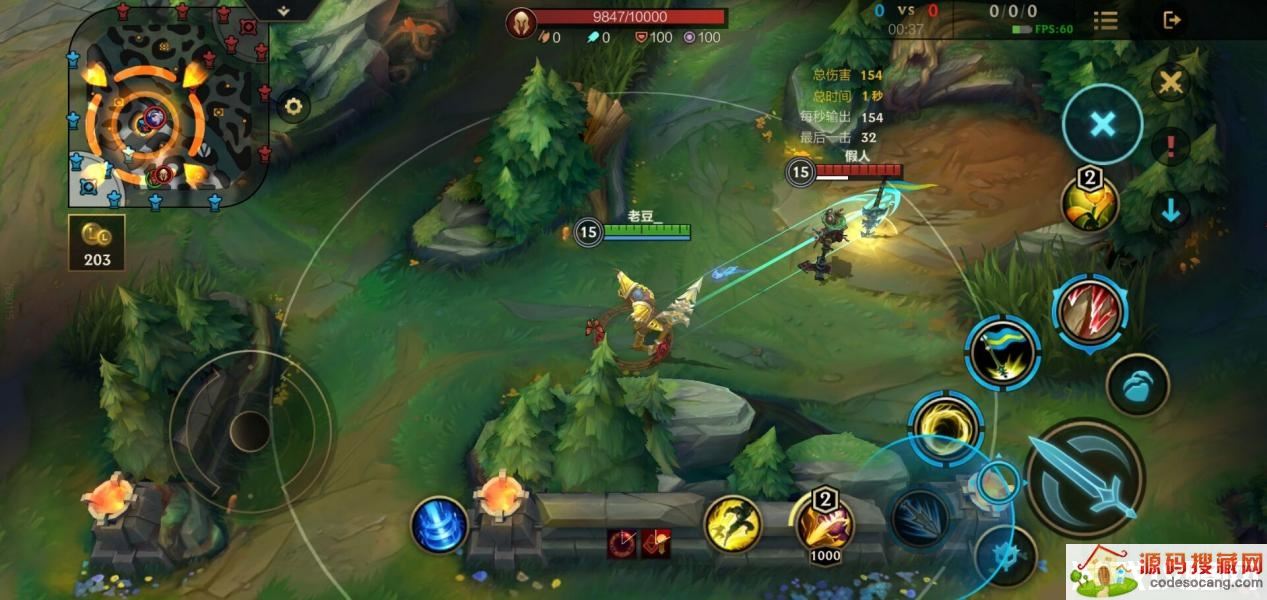Place a ward with the ward button
1267x600 pixels.
[1137, 384]
